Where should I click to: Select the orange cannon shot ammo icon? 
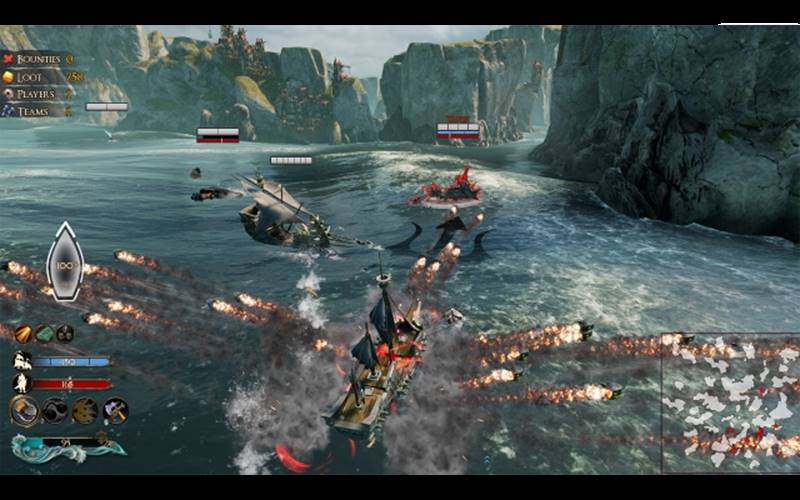click(x=22, y=333)
